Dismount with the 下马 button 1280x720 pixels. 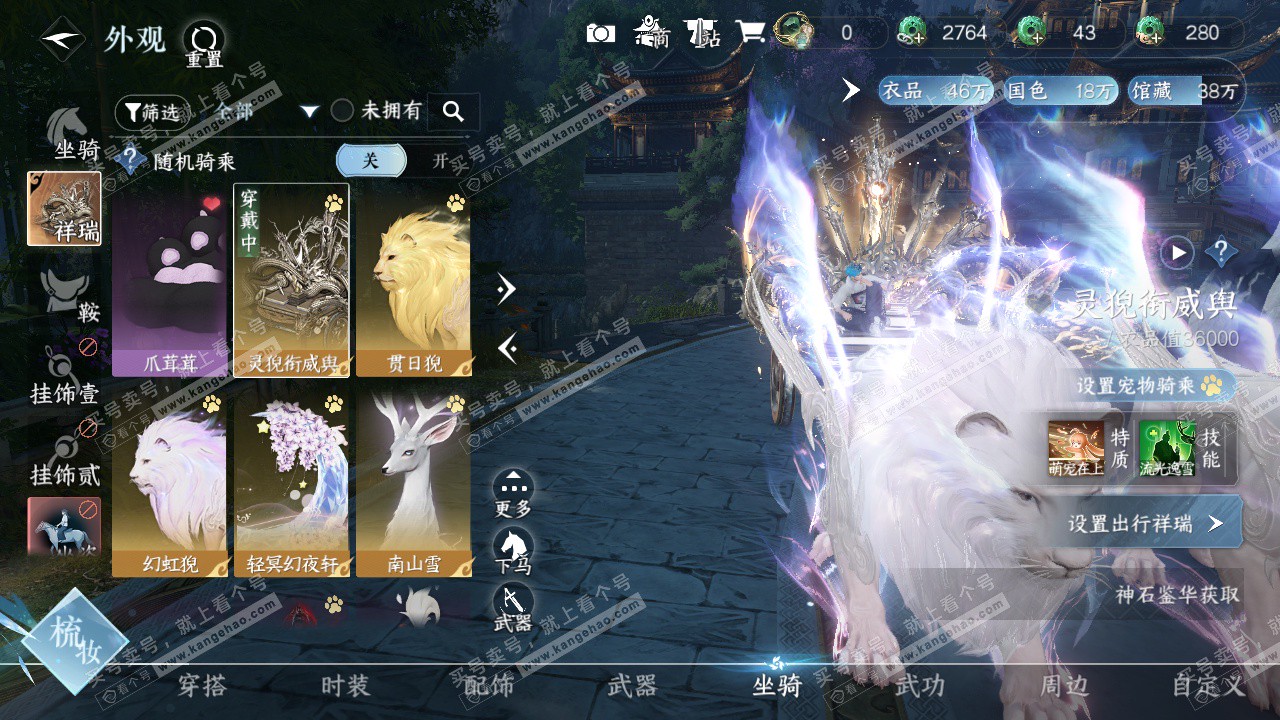(513, 550)
